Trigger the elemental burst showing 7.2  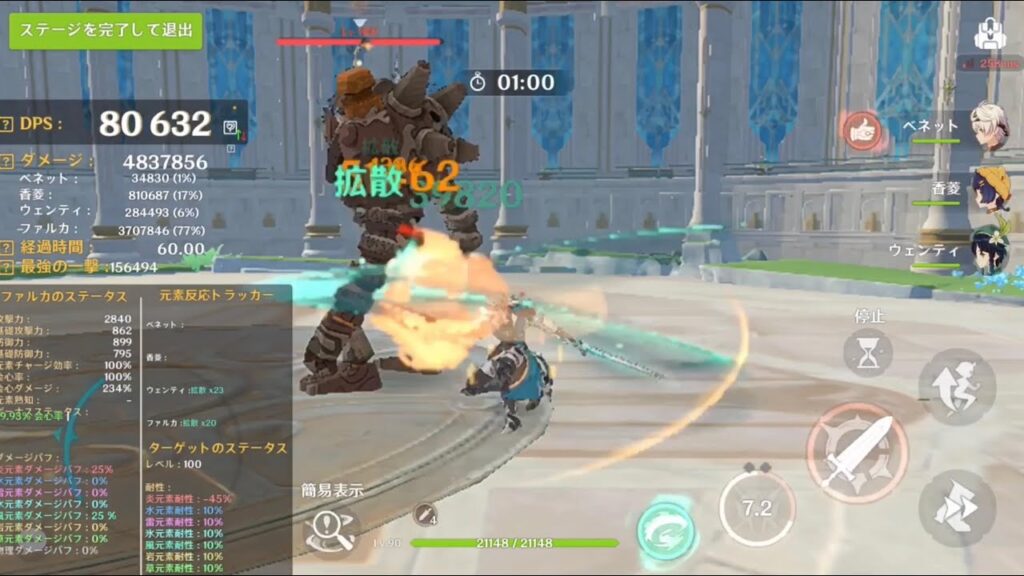point(757,508)
